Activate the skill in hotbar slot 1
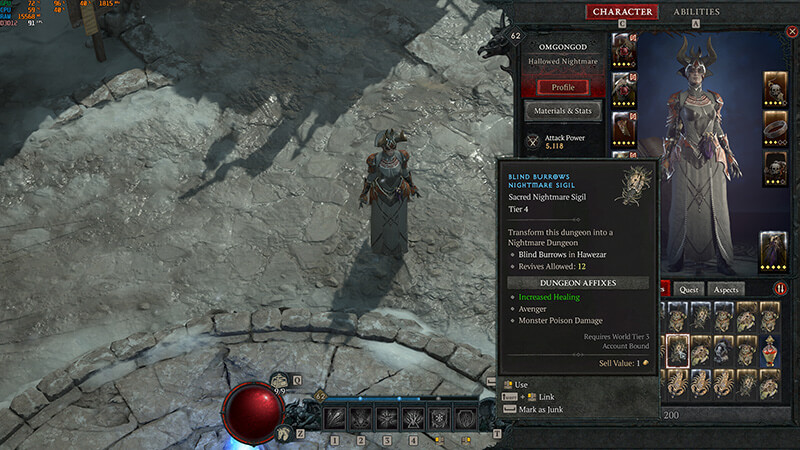This screenshot has height=450, width=800. click(x=335, y=418)
